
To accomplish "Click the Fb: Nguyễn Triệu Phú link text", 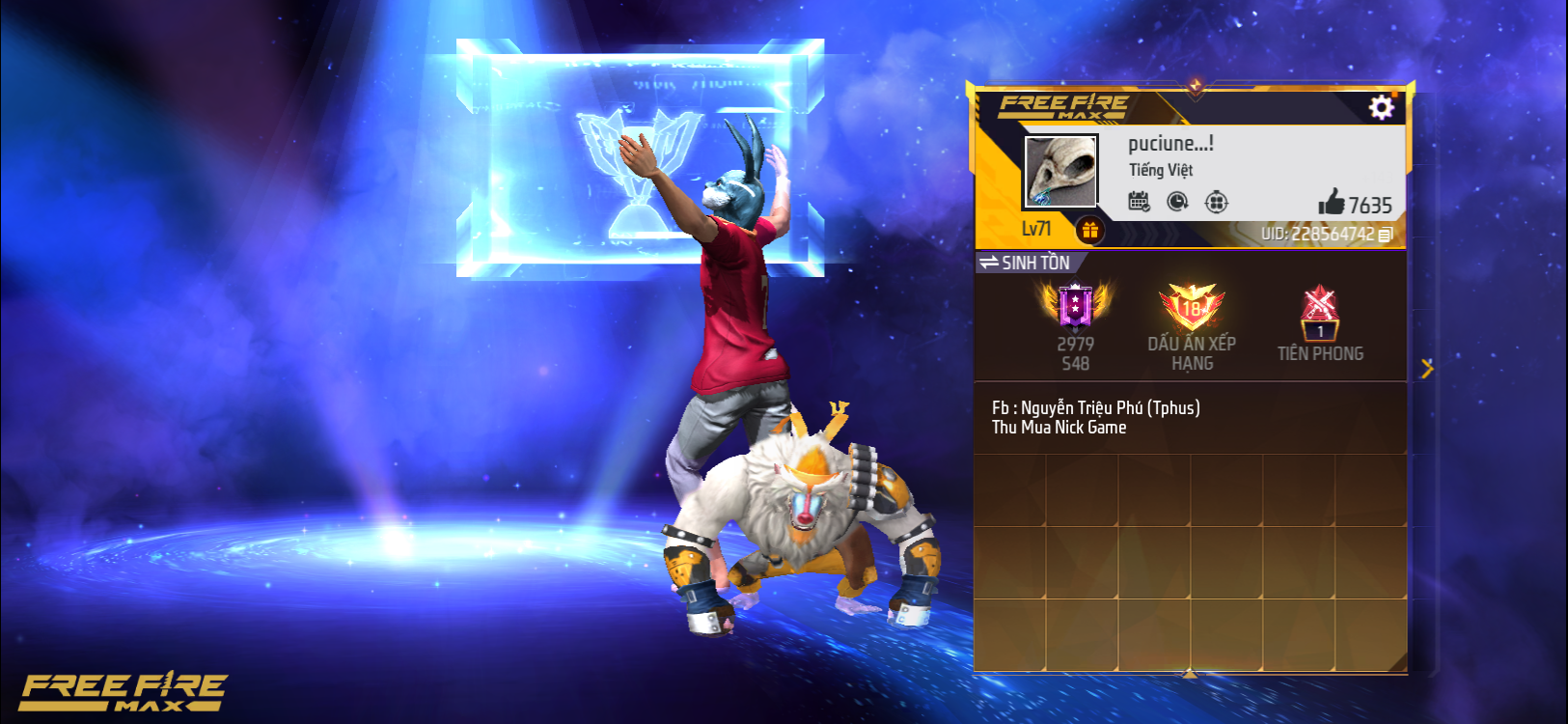I will click(1098, 406).
